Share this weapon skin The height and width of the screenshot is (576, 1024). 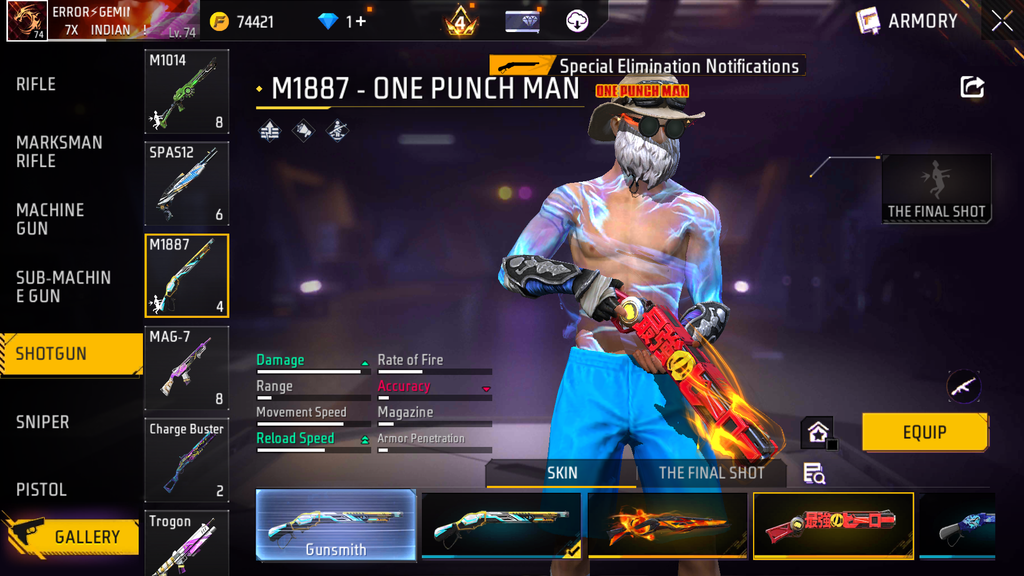tap(972, 87)
